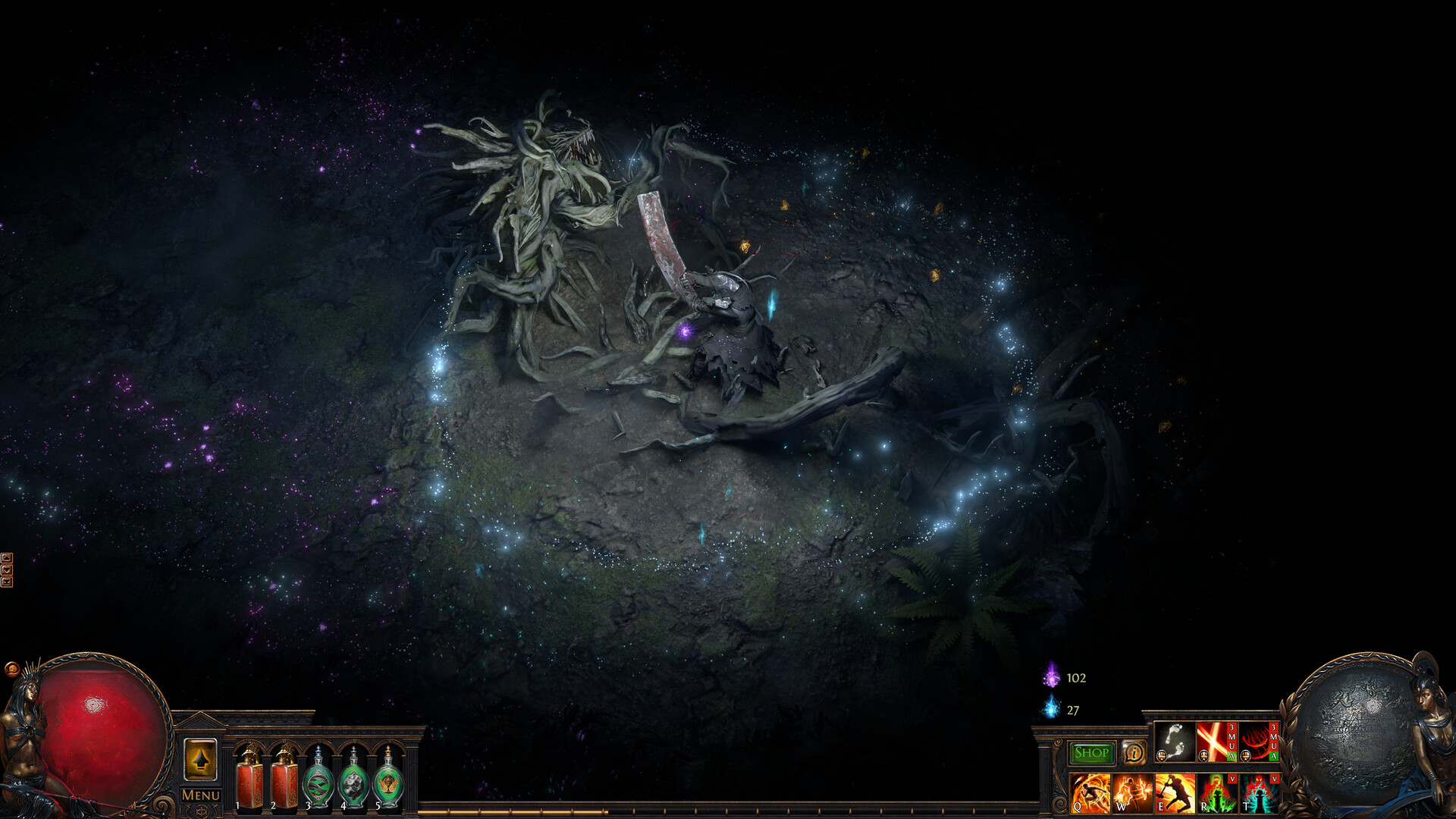Click the middle down-arrow chevron on left edge

[7, 570]
